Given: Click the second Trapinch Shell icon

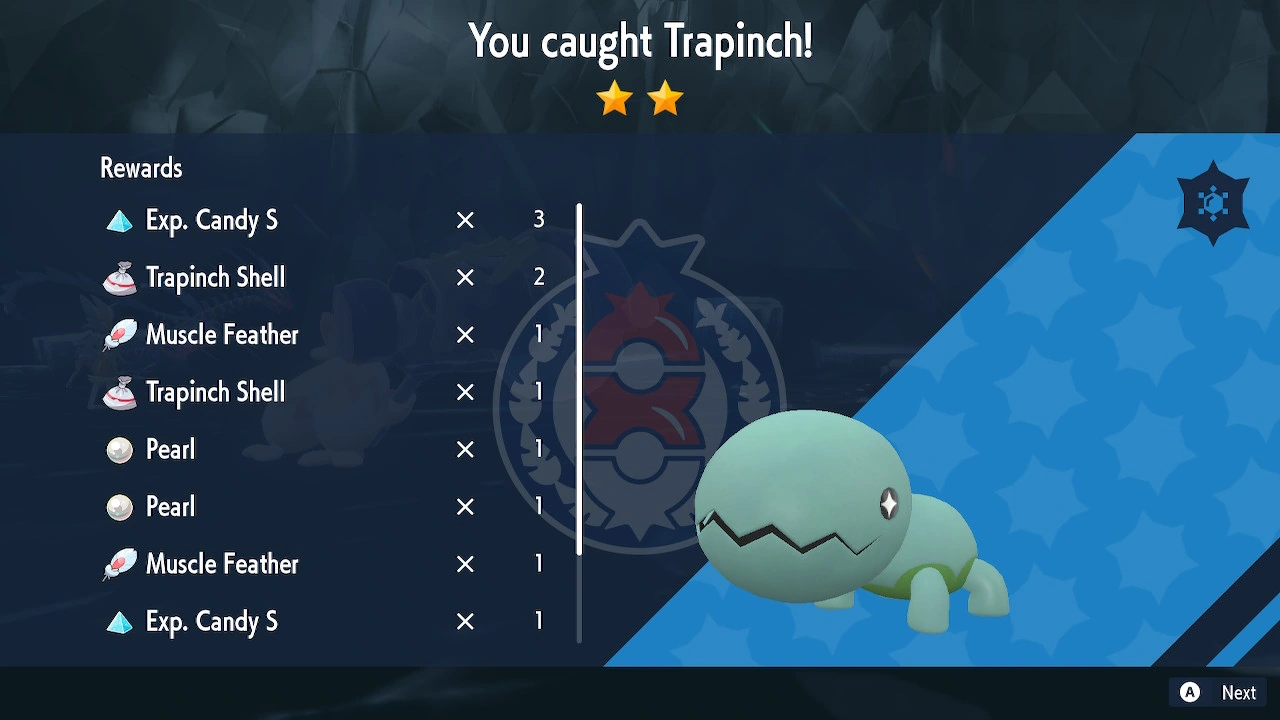Looking at the screenshot, I should pos(120,391).
